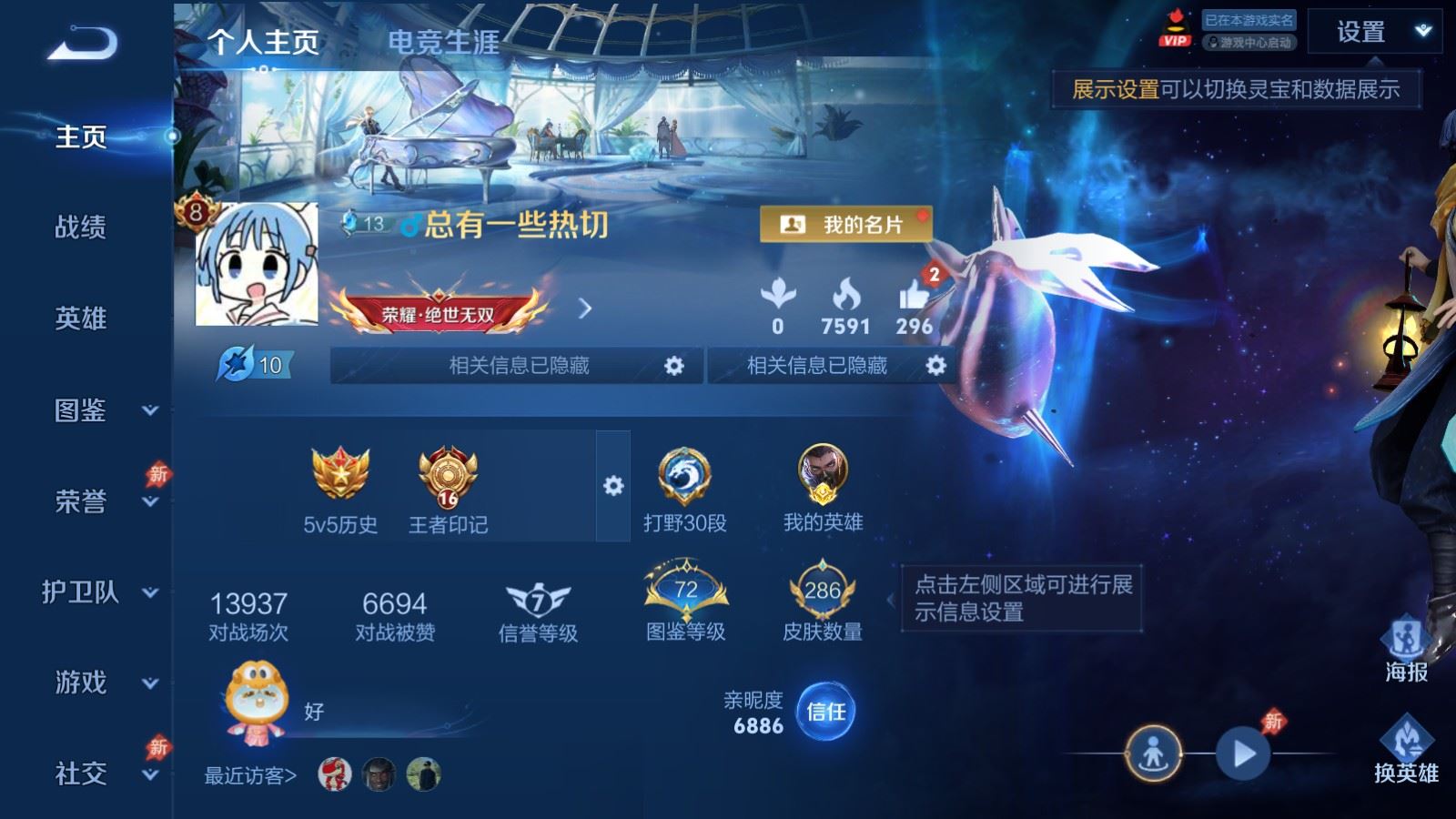Image resolution: width=1456 pixels, height=819 pixels.
Task: Toggle the gear beside the badge showcase area
Action: pos(612,487)
